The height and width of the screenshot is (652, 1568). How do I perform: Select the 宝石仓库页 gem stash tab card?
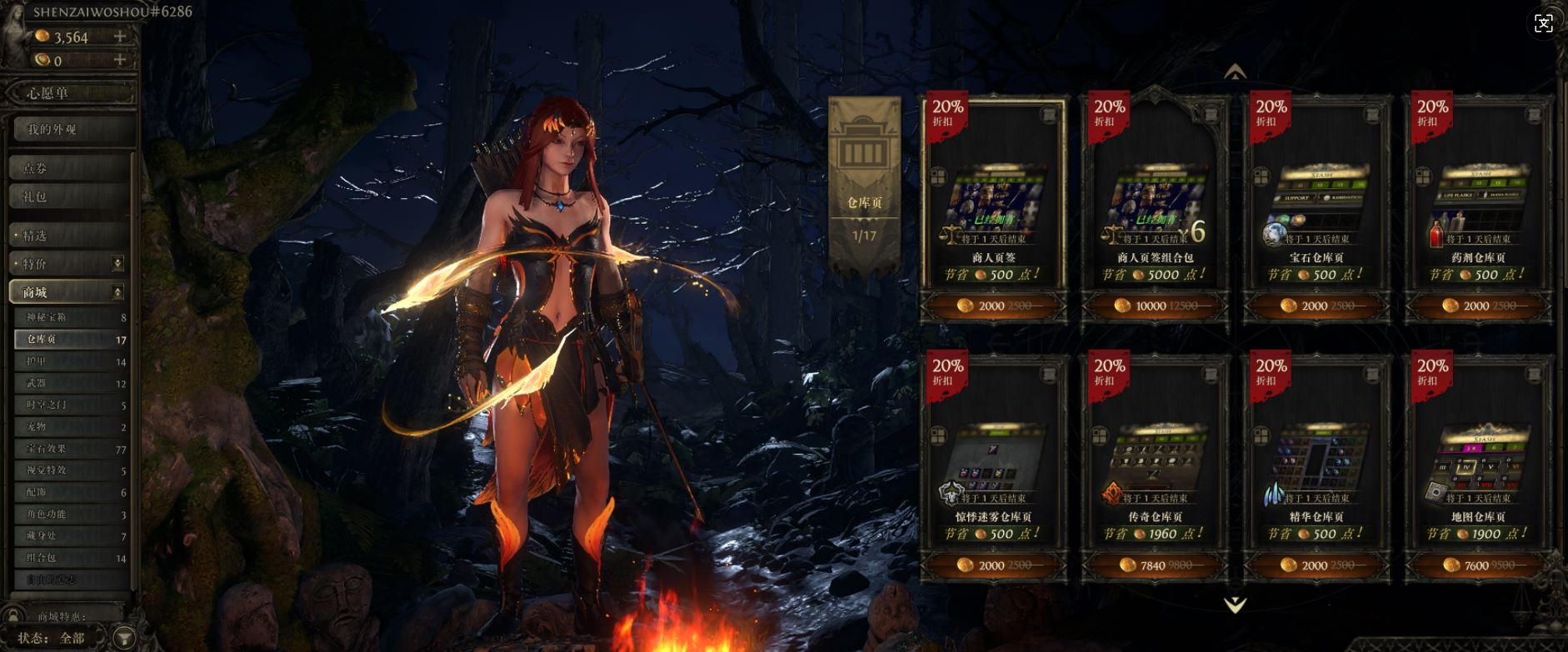coord(1316,200)
